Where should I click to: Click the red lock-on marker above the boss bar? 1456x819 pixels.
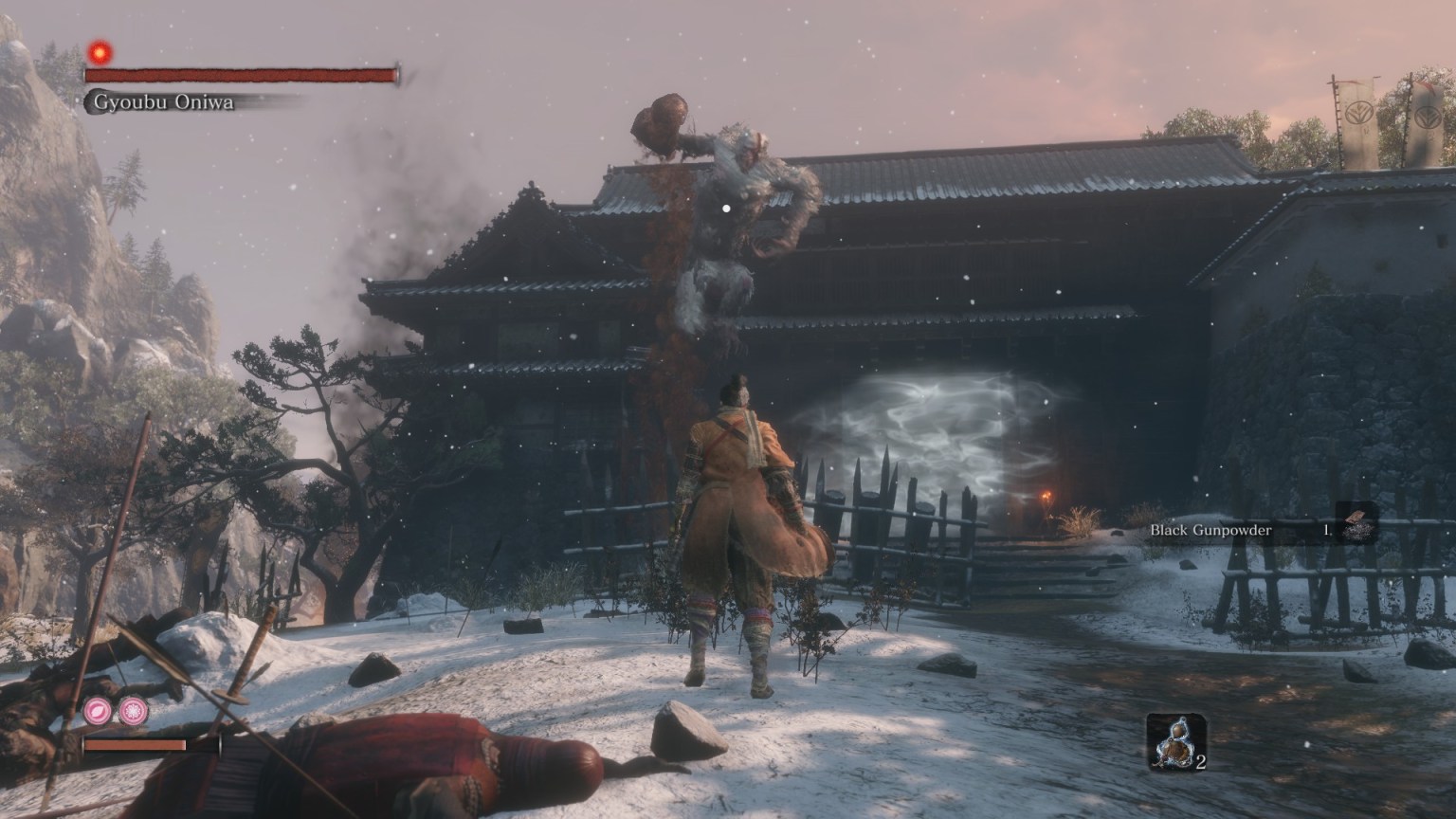click(x=100, y=52)
